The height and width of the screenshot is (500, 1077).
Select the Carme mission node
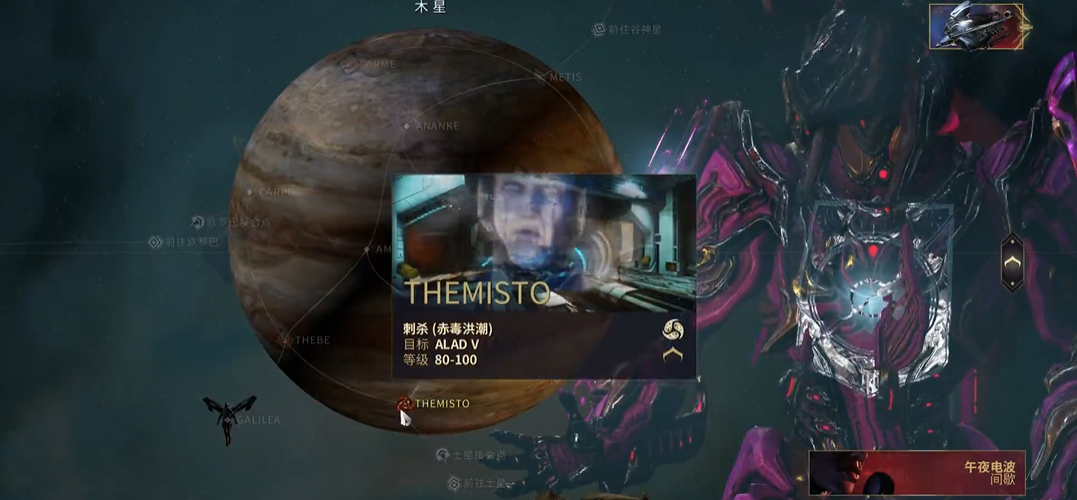(x=351, y=65)
